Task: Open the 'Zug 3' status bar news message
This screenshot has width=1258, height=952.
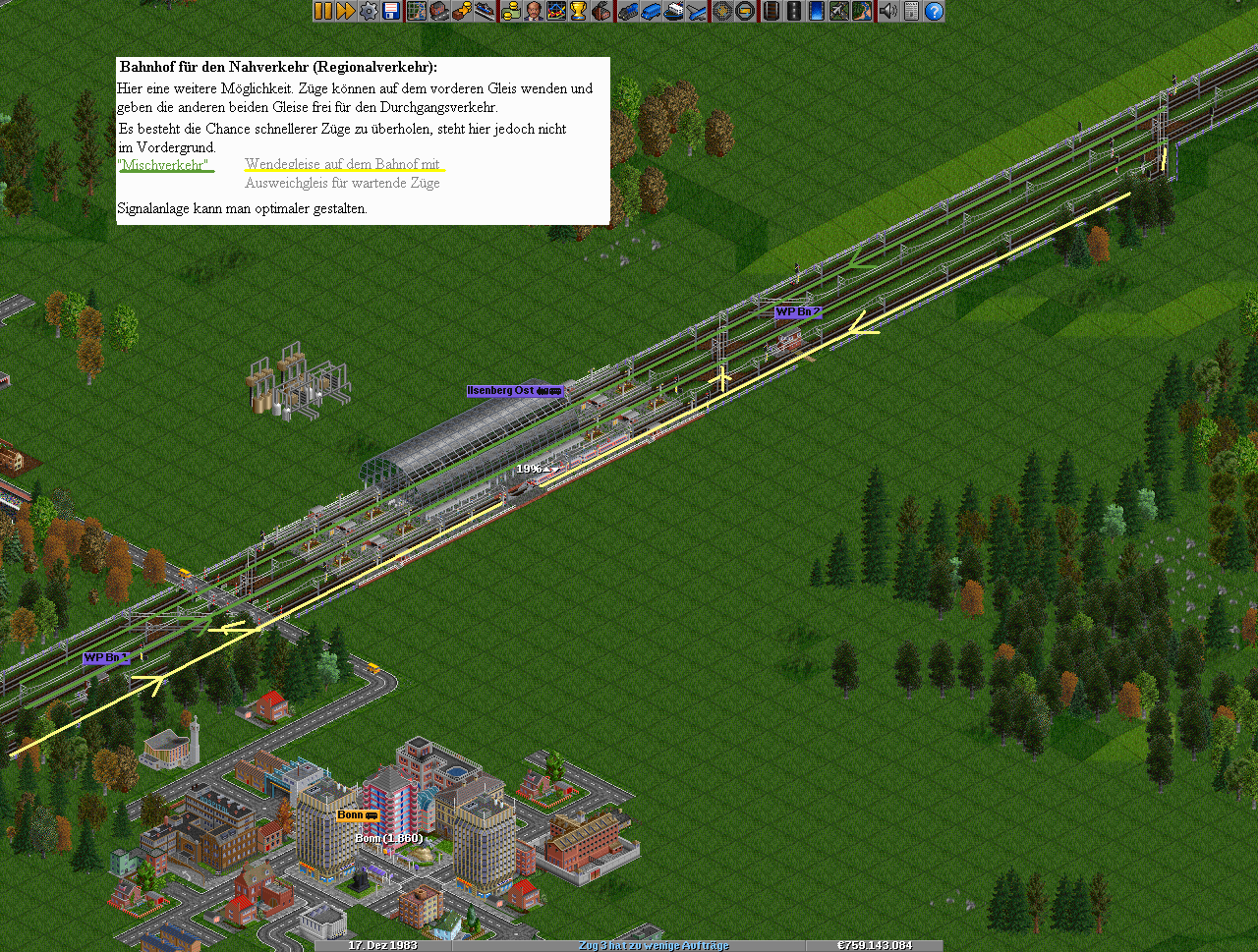Action: [654, 945]
